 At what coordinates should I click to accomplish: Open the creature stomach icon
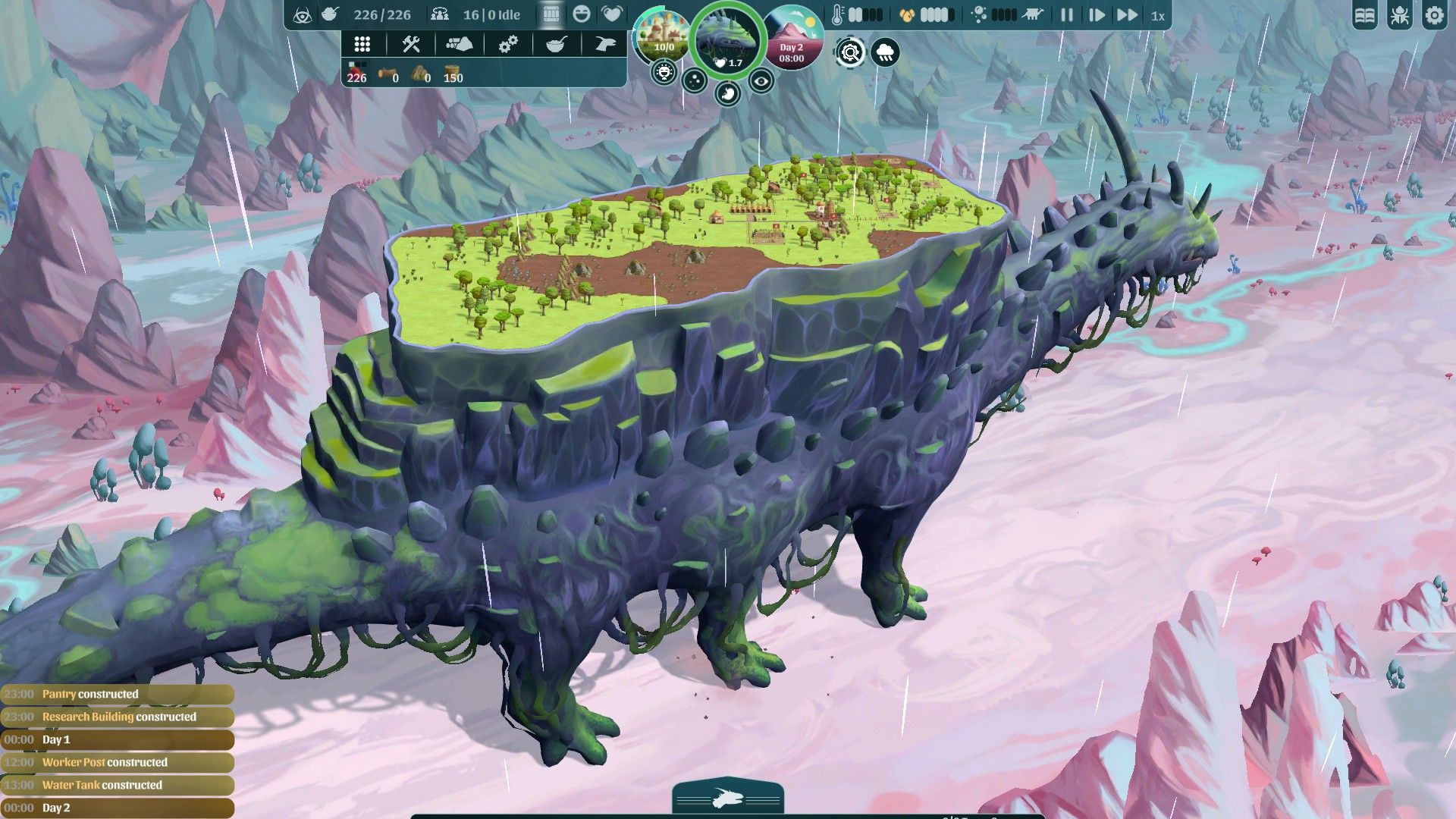tap(727, 94)
